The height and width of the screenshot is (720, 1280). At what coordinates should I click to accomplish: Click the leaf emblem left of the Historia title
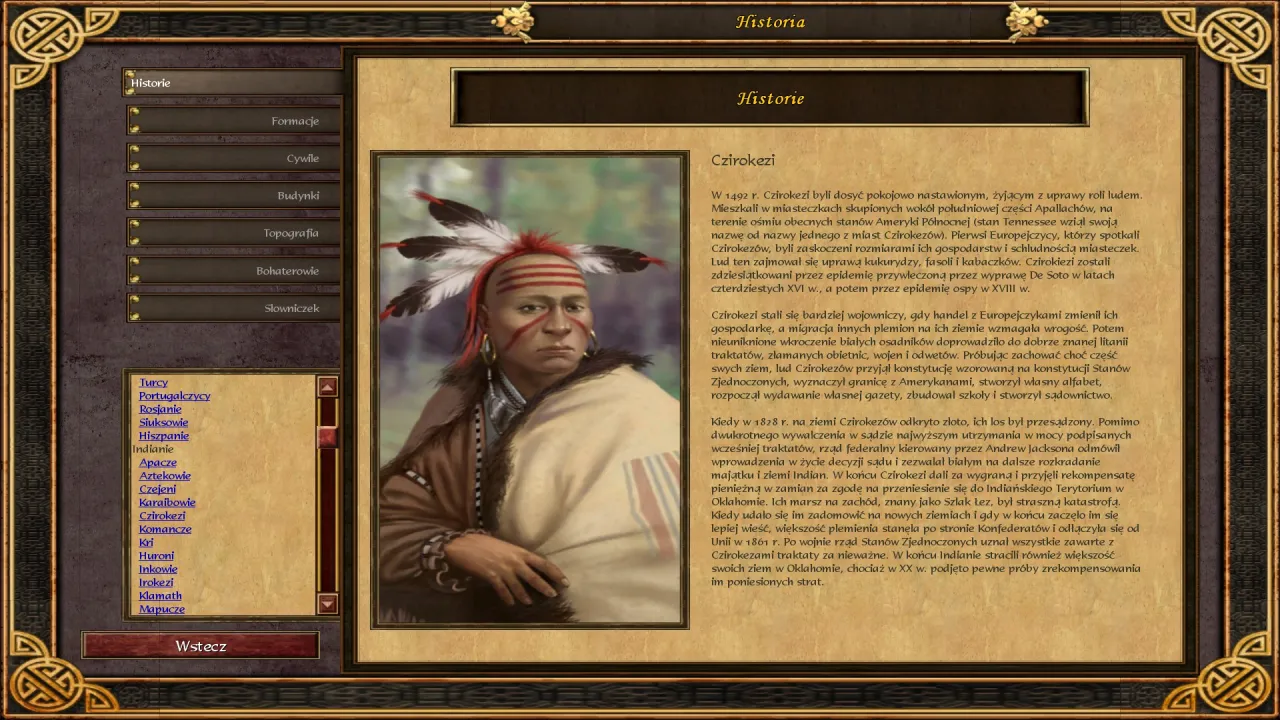pos(514,20)
